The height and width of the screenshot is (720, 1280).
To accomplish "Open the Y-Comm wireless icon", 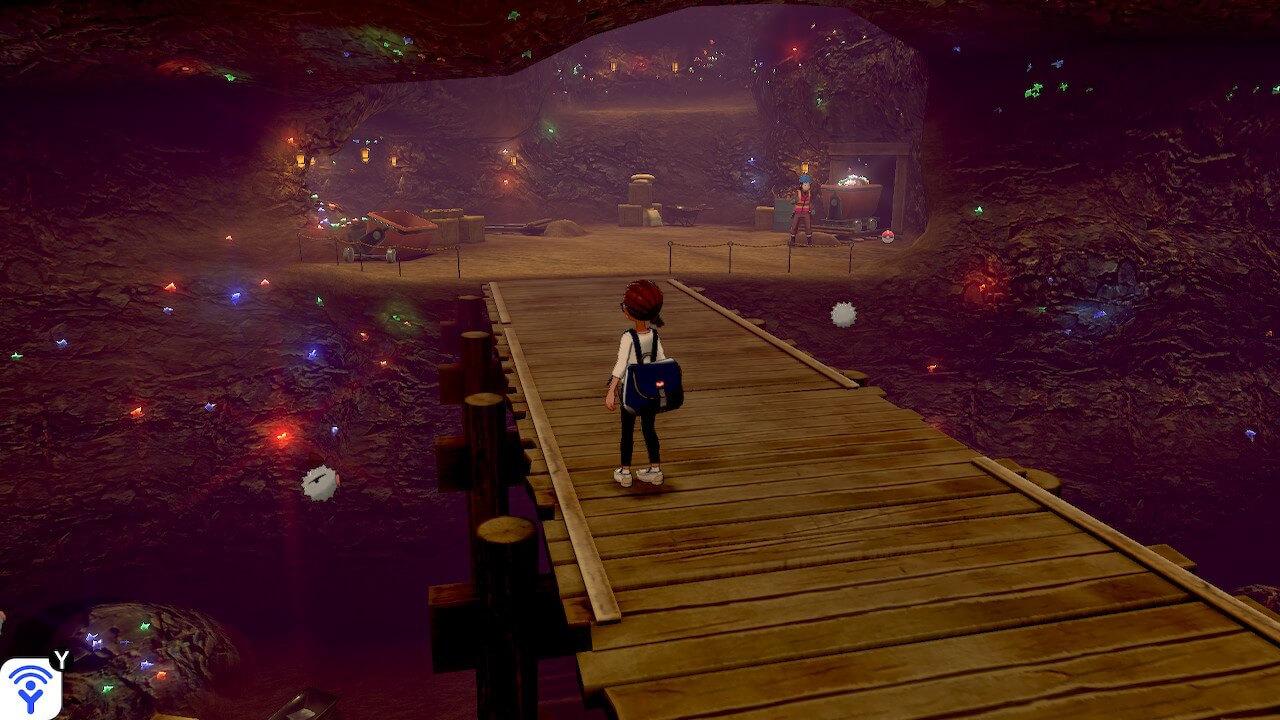I will [30, 689].
